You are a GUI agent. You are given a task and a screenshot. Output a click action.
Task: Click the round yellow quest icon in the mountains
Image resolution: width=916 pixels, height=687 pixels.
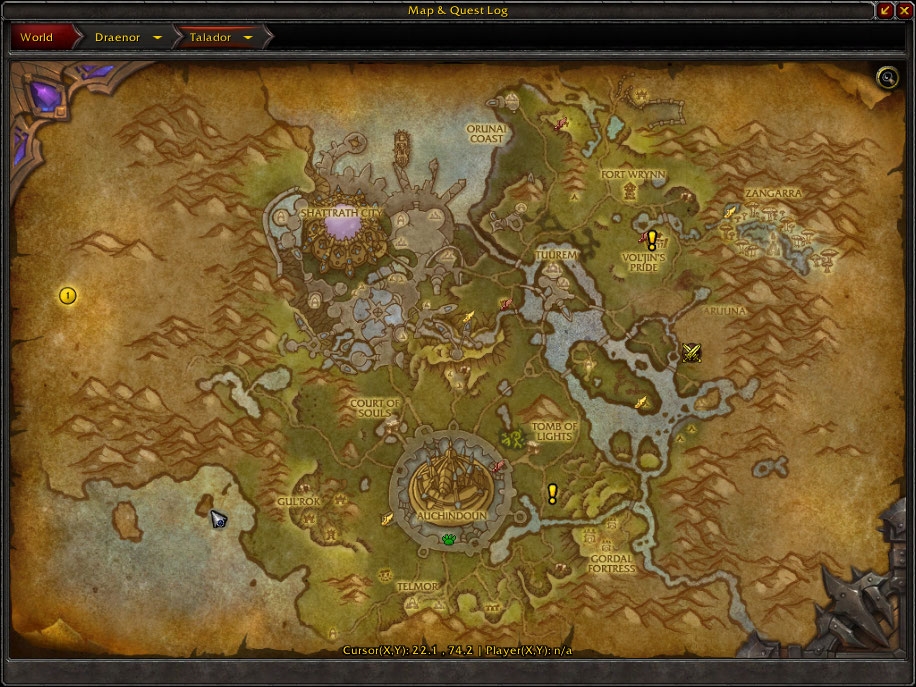pos(67,295)
